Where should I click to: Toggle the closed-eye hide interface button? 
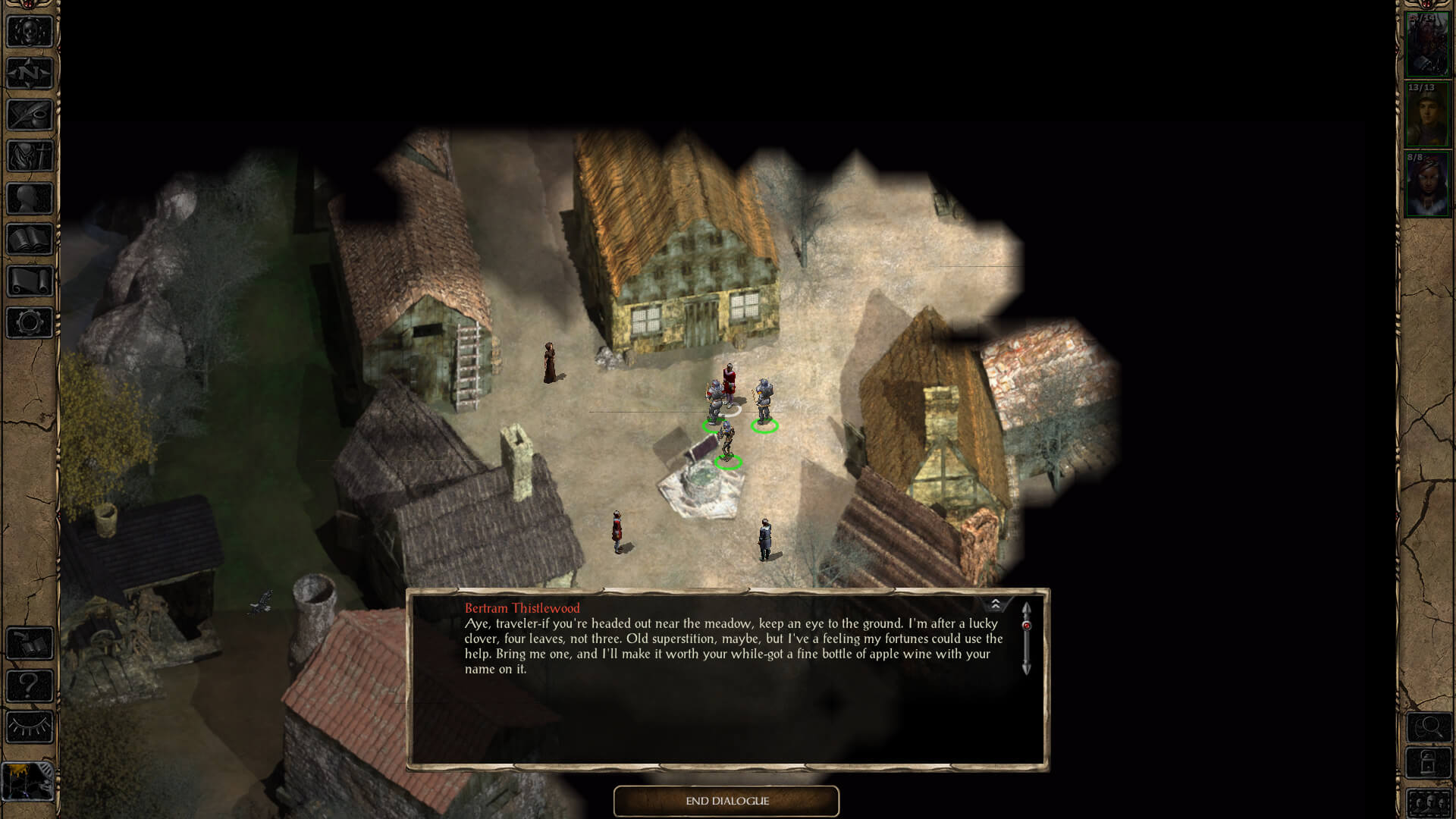30,727
